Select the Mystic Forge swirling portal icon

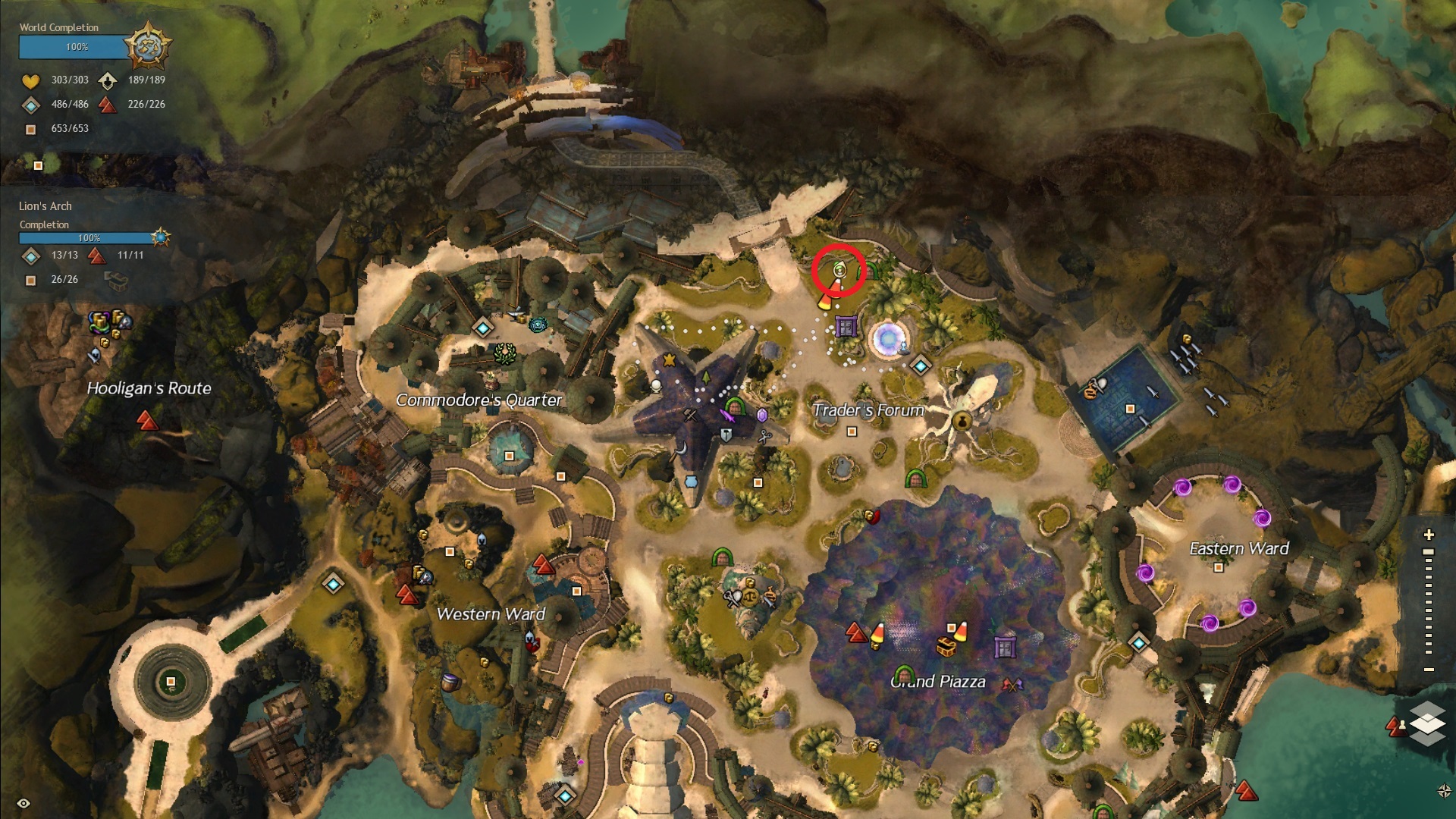[x=886, y=339]
